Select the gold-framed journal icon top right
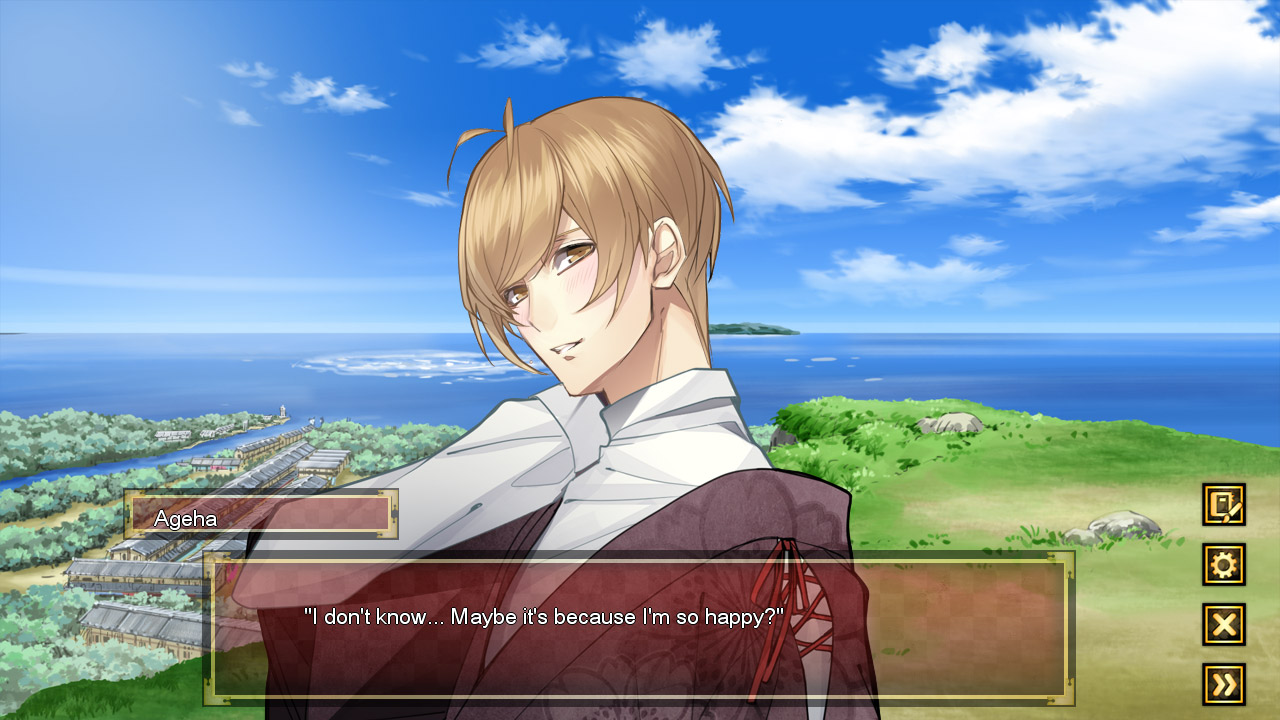1280x720 pixels. [1225, 506]
